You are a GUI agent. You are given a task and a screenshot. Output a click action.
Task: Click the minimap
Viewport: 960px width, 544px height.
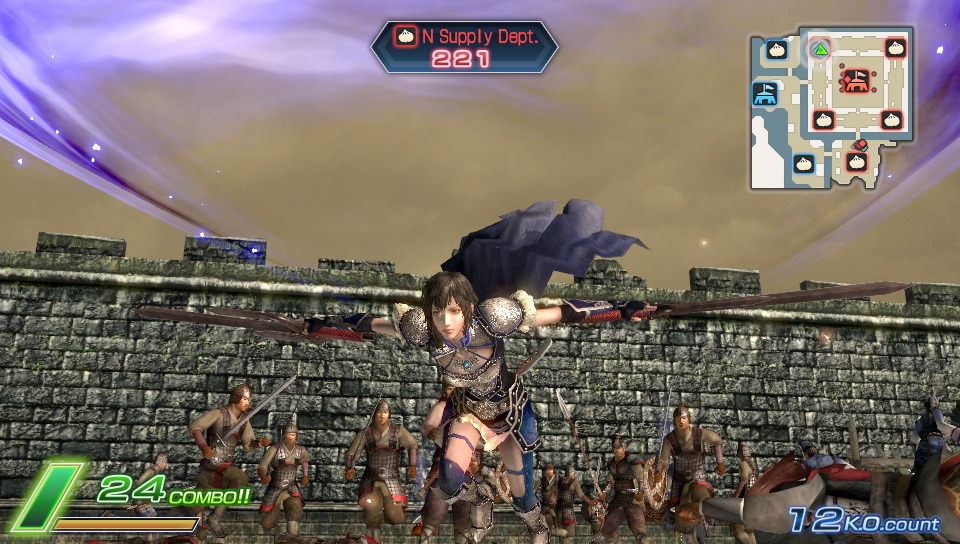(x=832, y=108)
